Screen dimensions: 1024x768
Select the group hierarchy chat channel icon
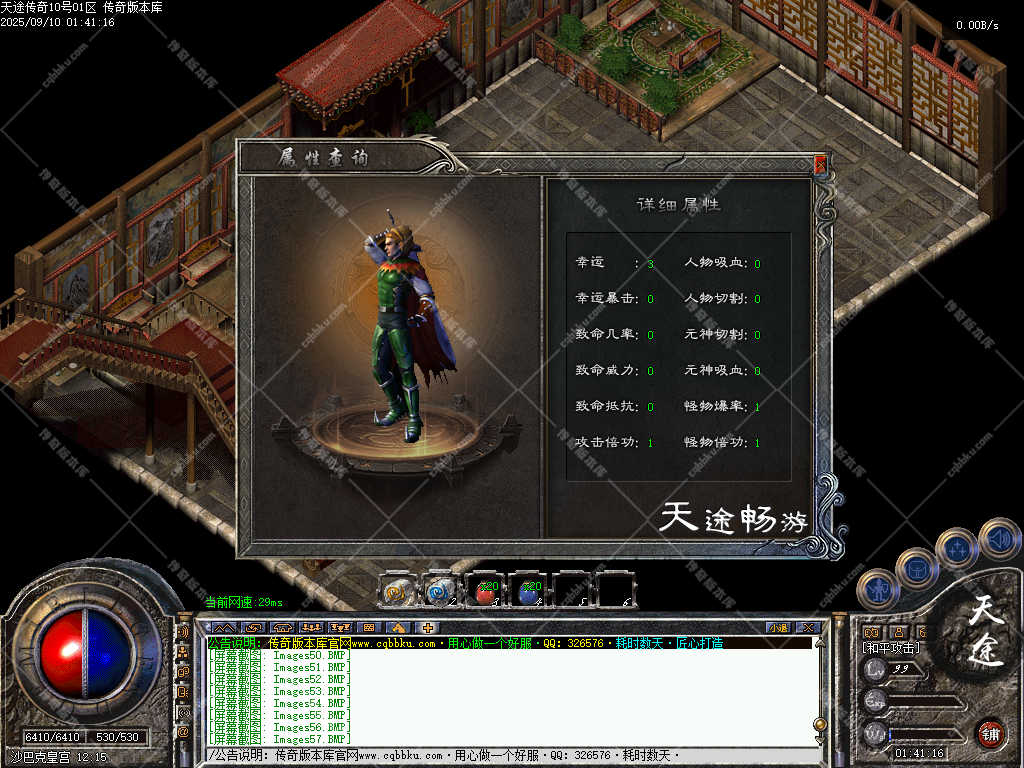(x=183, y=652)
